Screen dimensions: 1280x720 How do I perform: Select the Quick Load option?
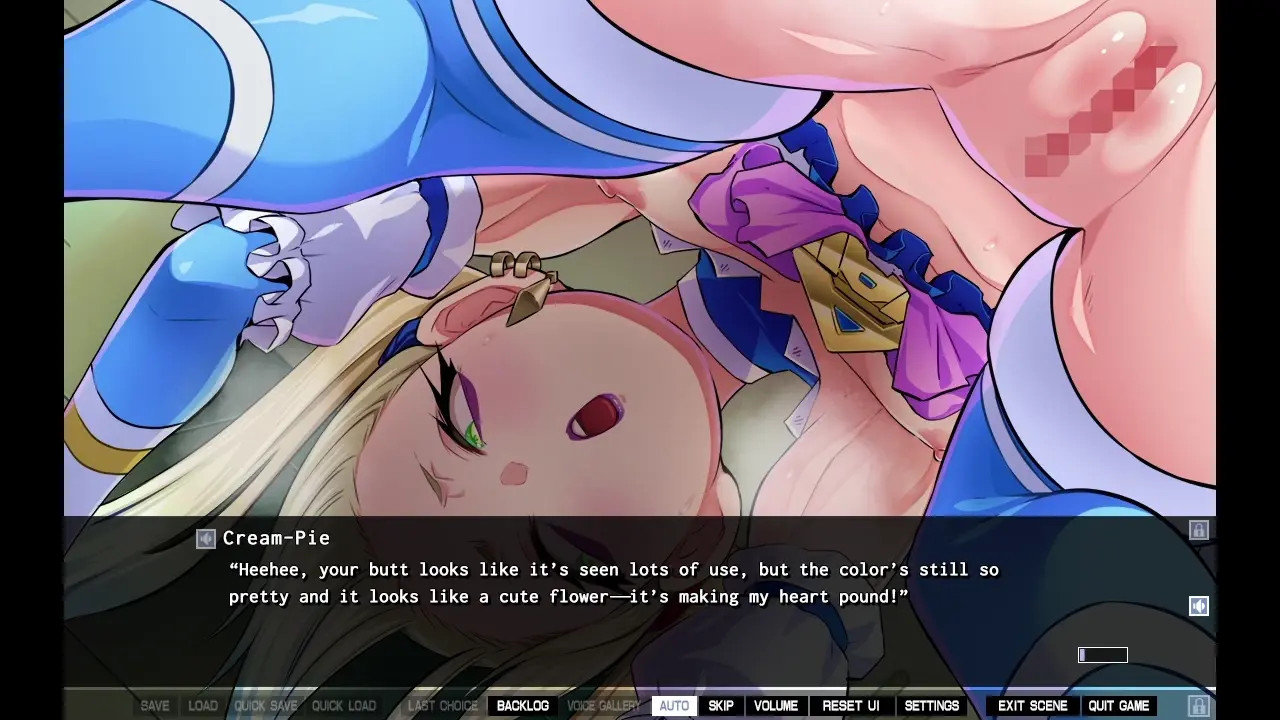point(344,706)
